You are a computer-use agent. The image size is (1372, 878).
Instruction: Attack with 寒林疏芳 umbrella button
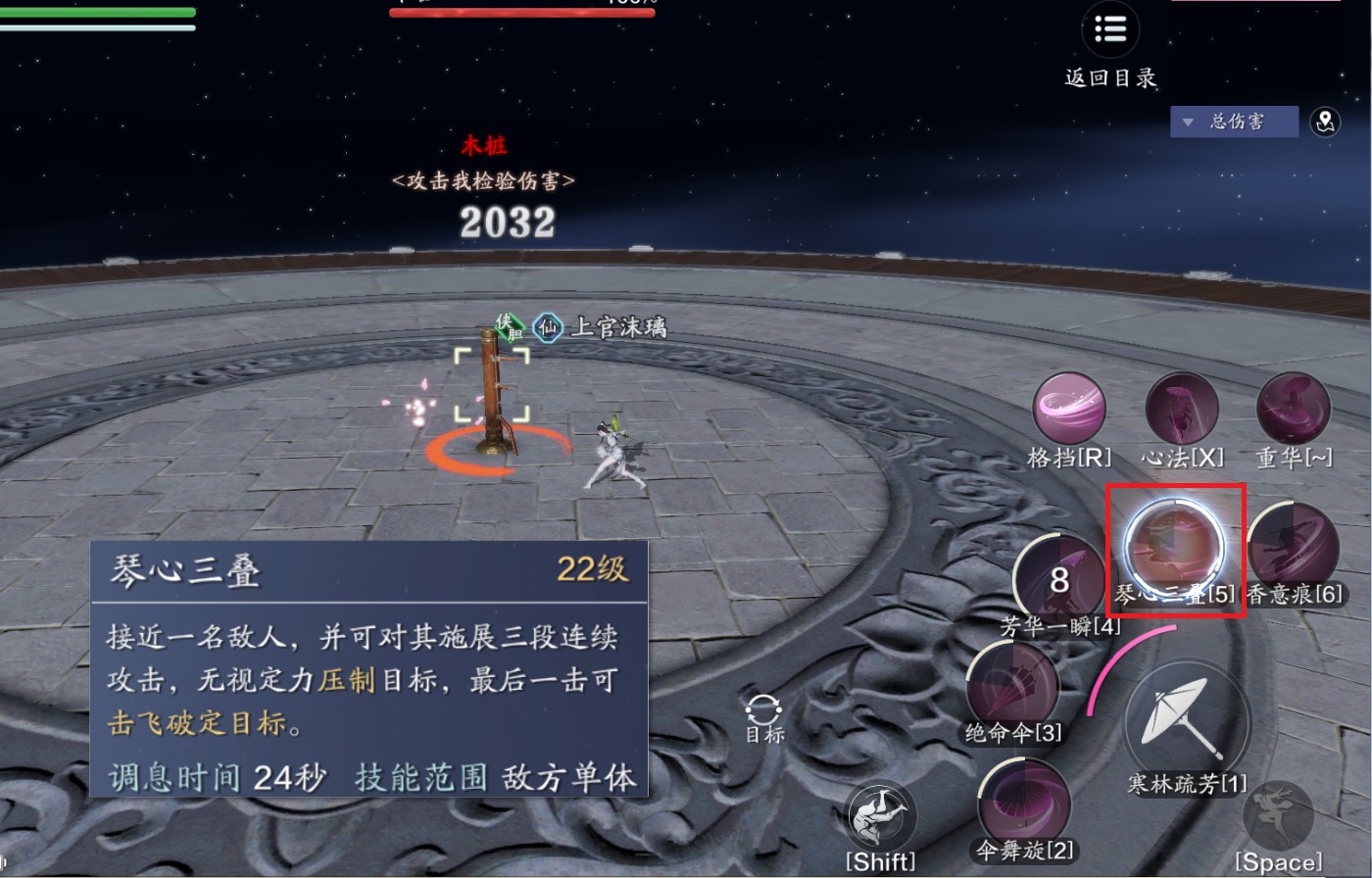pos(1187,722)
